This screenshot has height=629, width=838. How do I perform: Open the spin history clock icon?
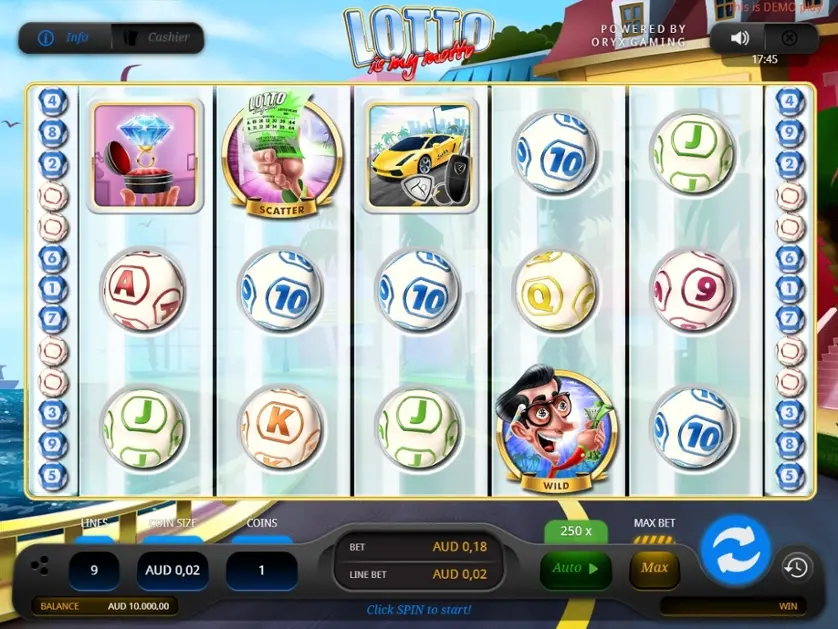point(796,567)
